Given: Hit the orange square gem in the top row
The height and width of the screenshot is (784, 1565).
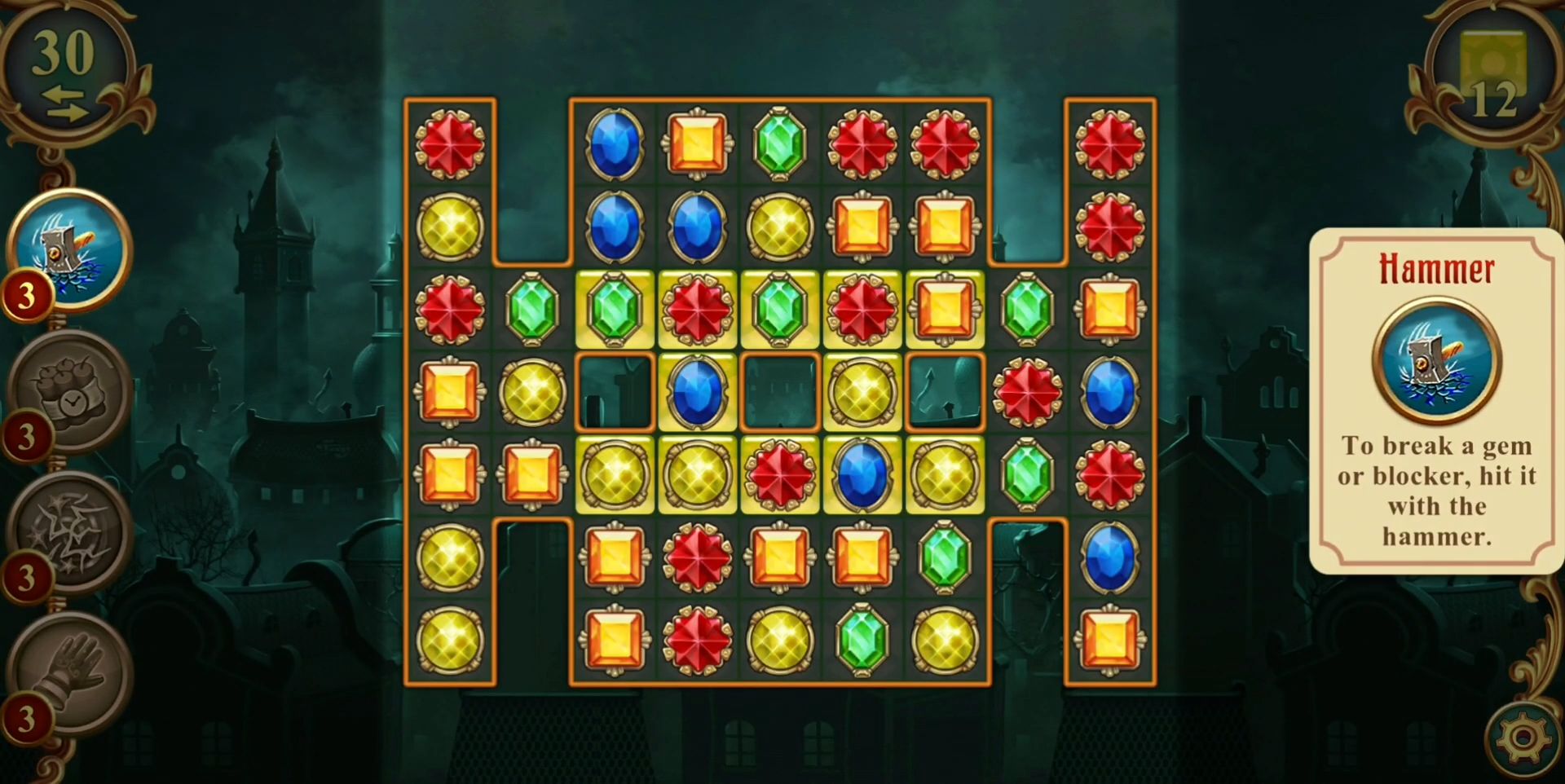Looking at the screenshot, I should [x=697, y=147].
